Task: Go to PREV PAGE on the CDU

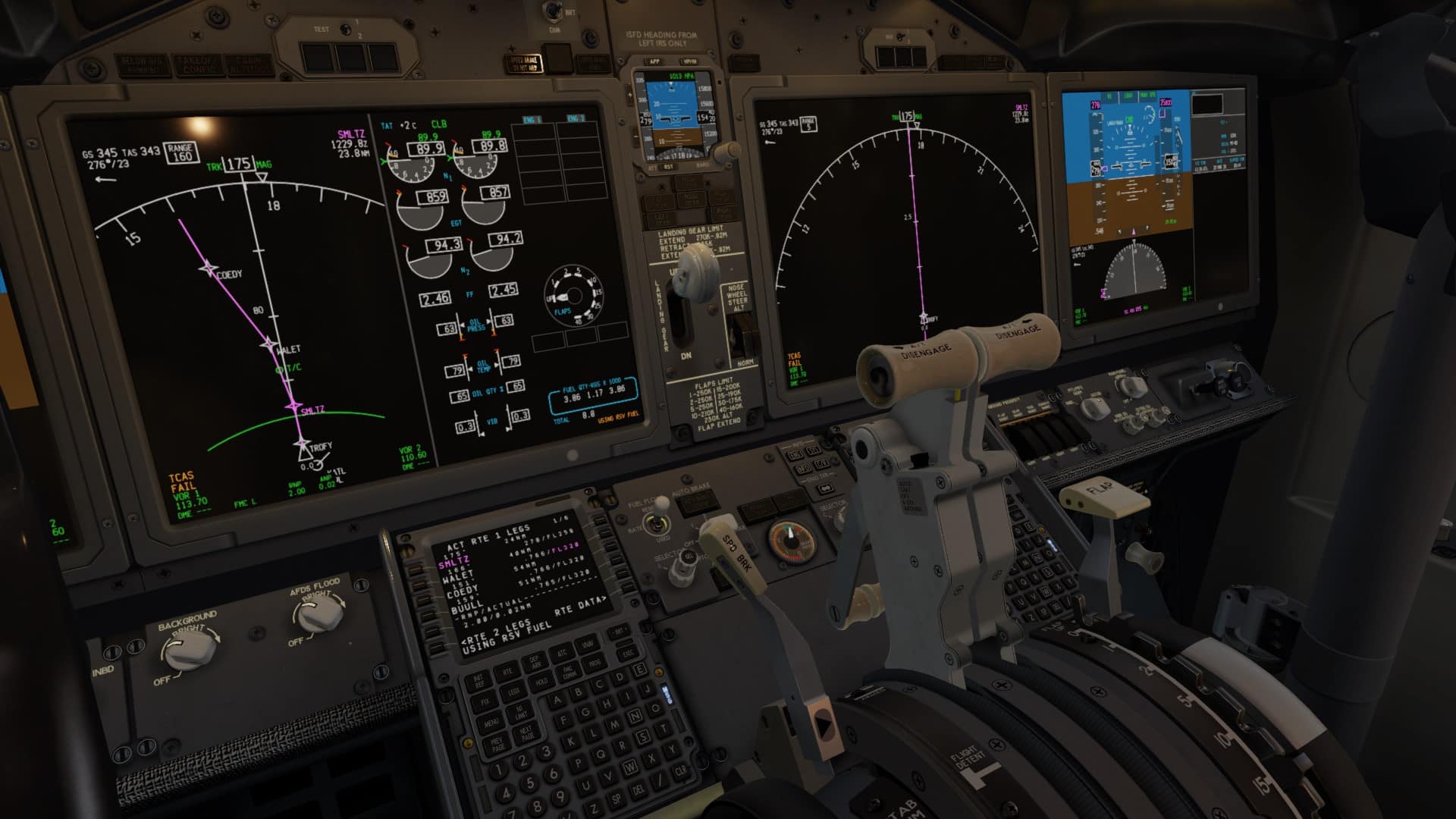Action: tap(497, 745)
